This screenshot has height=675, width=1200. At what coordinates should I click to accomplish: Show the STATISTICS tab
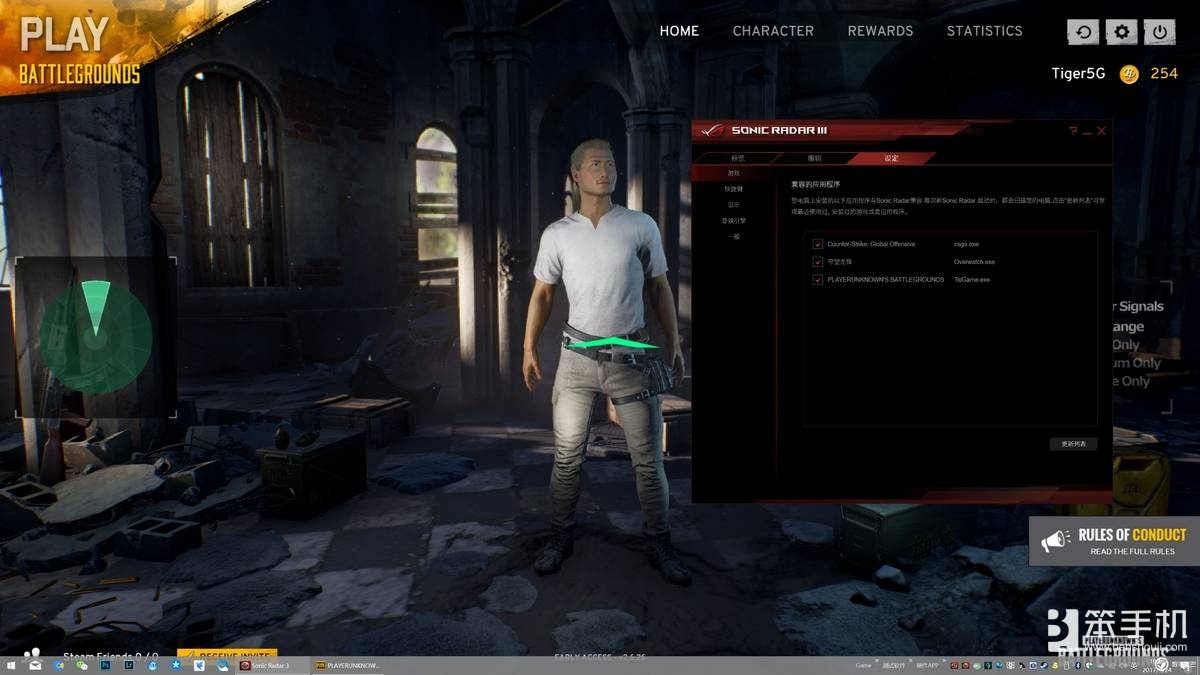tap(984, 31)
